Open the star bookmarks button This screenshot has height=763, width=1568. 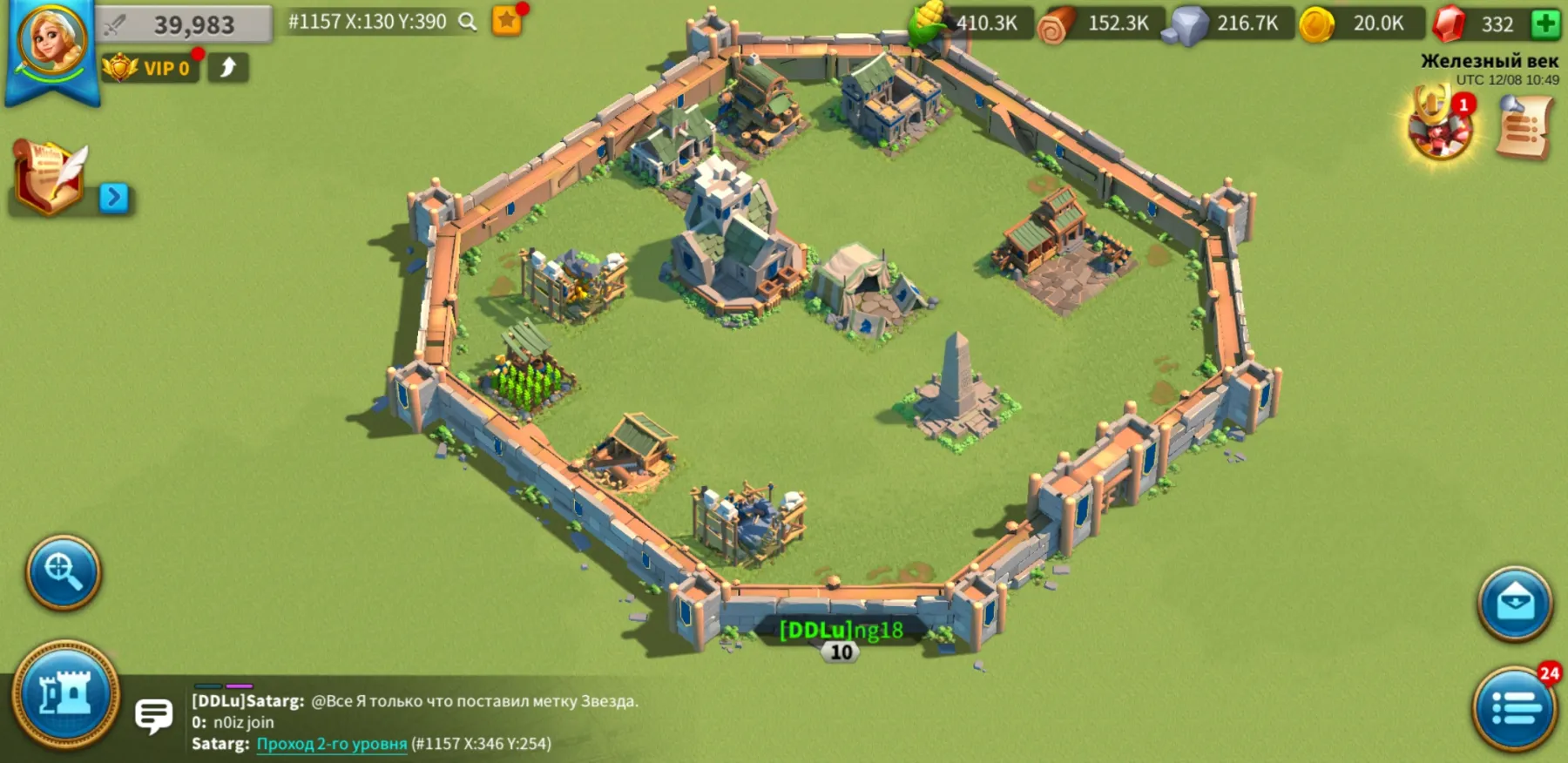(x=507, y=21)
